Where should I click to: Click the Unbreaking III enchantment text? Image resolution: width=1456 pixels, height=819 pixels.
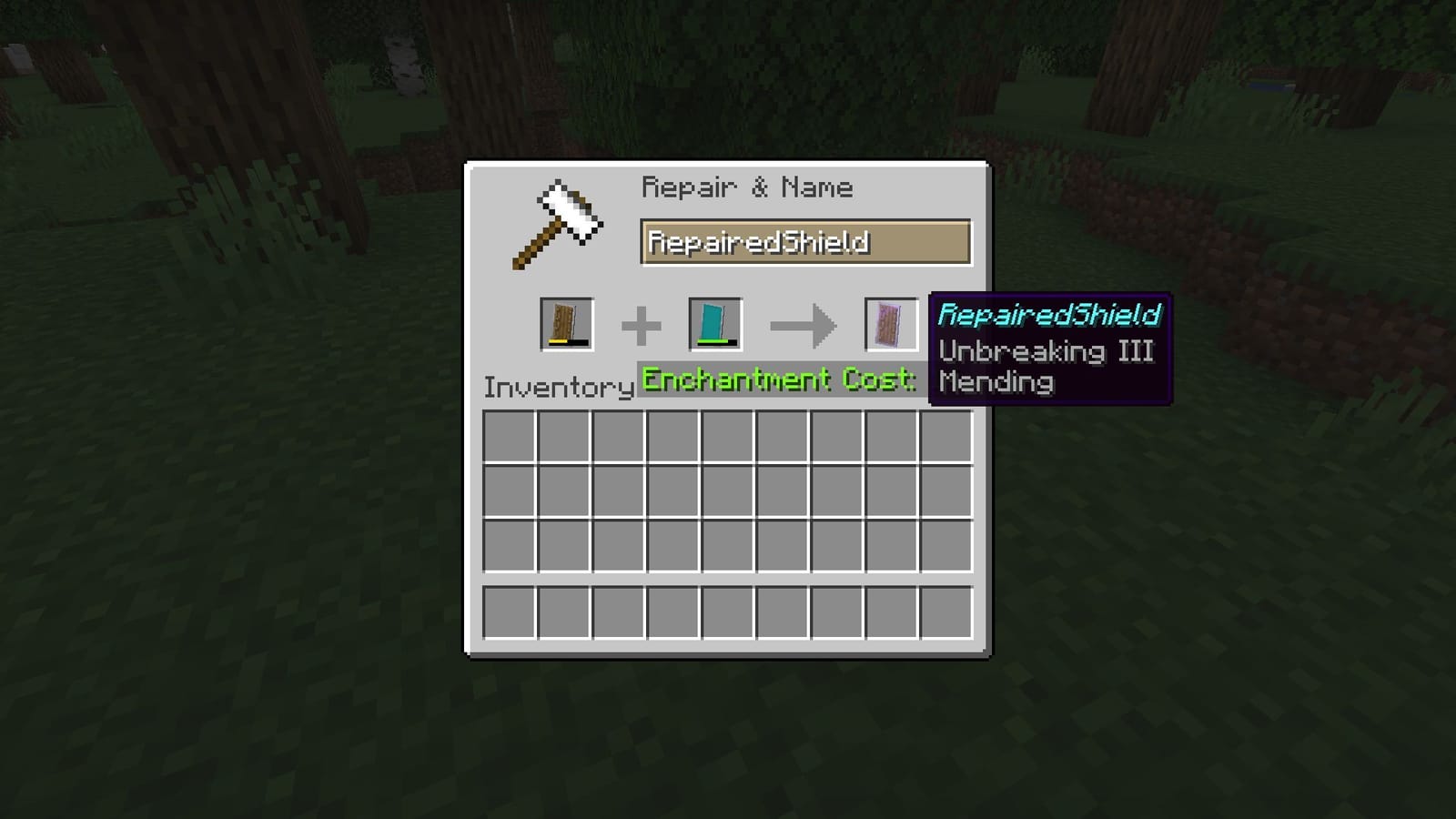(x=1045, y=351)
